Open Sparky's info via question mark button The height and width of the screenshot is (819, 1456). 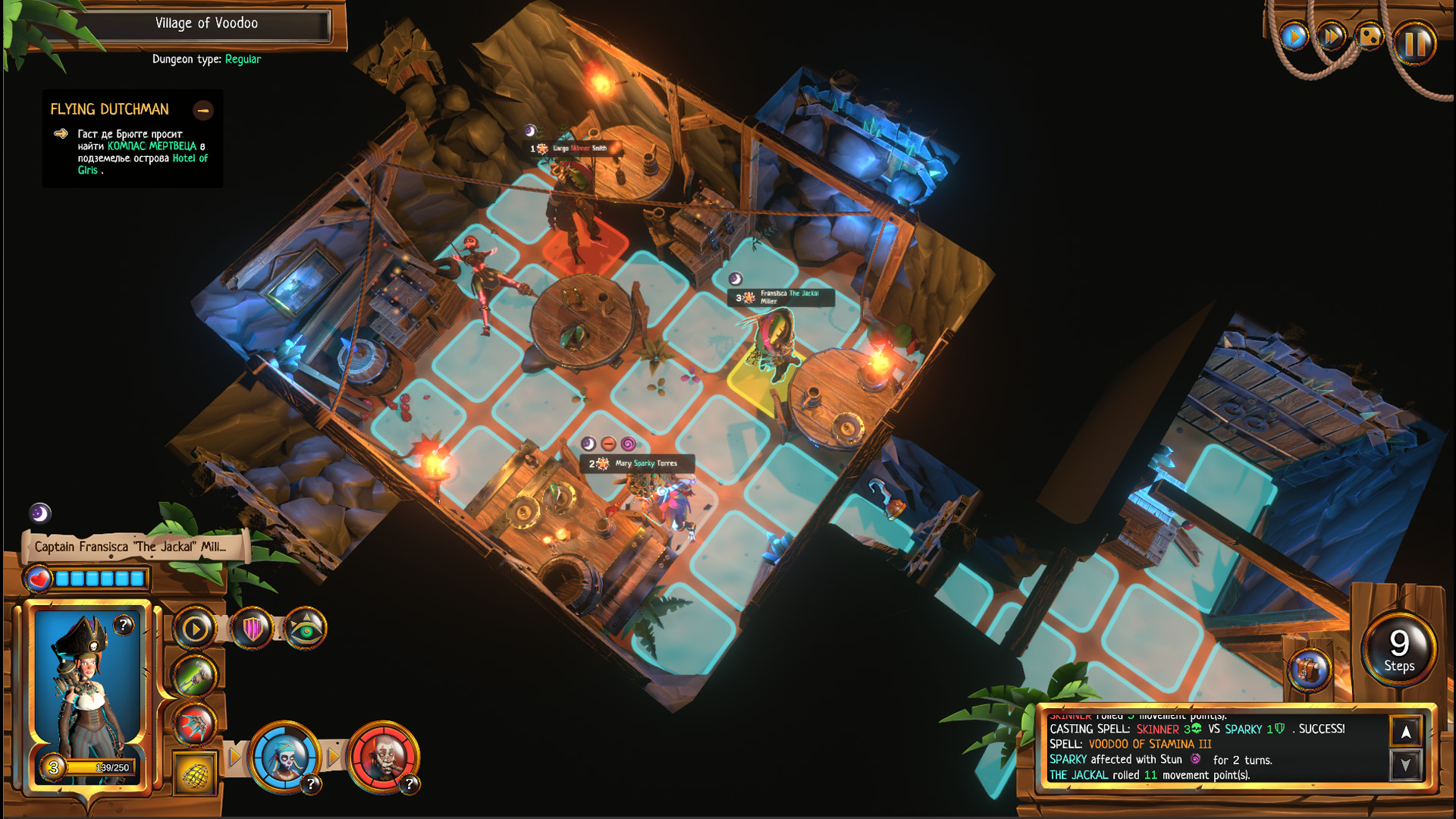(x=310, y=783)
